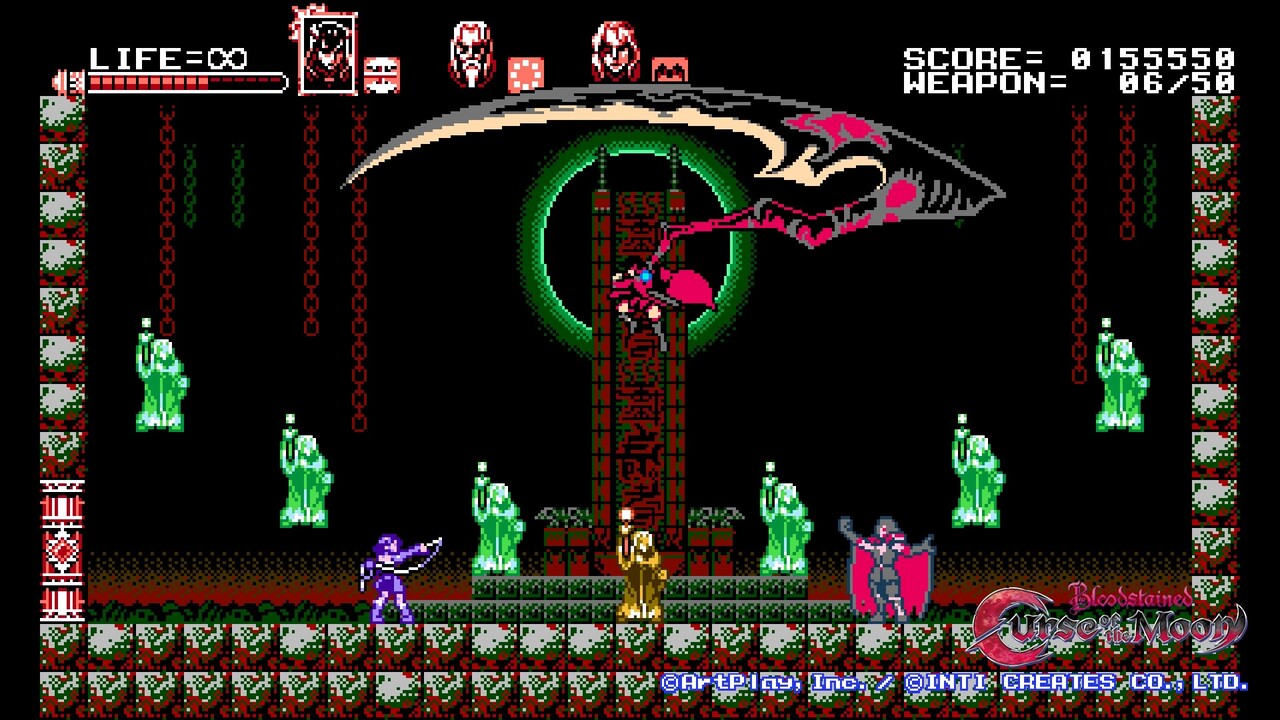
Task: Click the red LIFE health bar
Action: (180, 80)
